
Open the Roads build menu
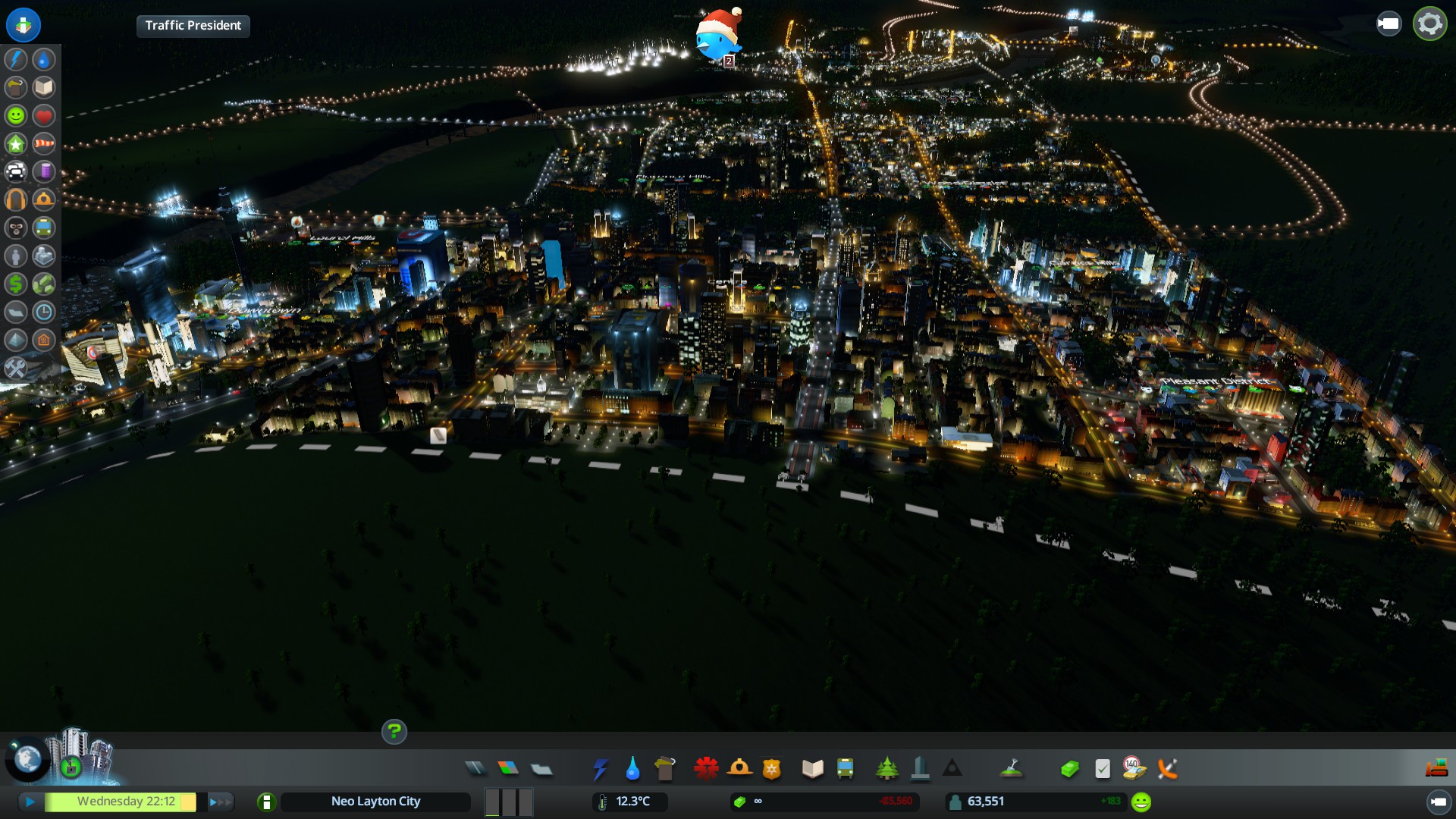point(475,769)
